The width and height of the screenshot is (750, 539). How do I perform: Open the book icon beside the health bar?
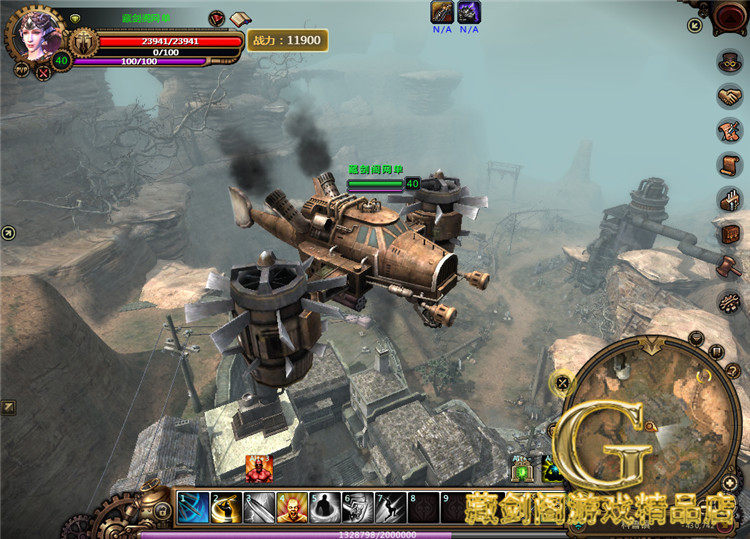[240, 19]
